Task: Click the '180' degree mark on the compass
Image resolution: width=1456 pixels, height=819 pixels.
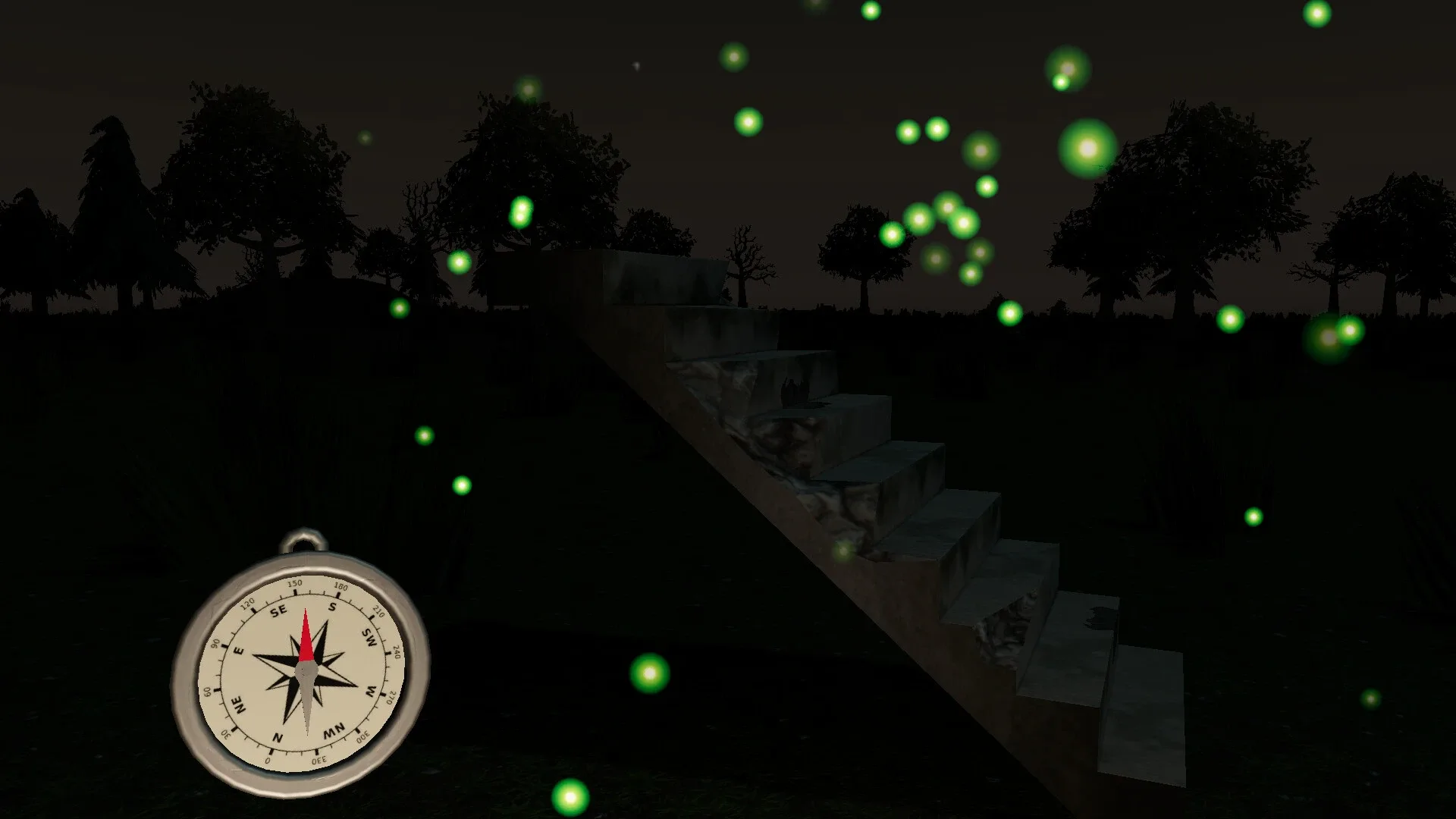Action: (339, 585)
